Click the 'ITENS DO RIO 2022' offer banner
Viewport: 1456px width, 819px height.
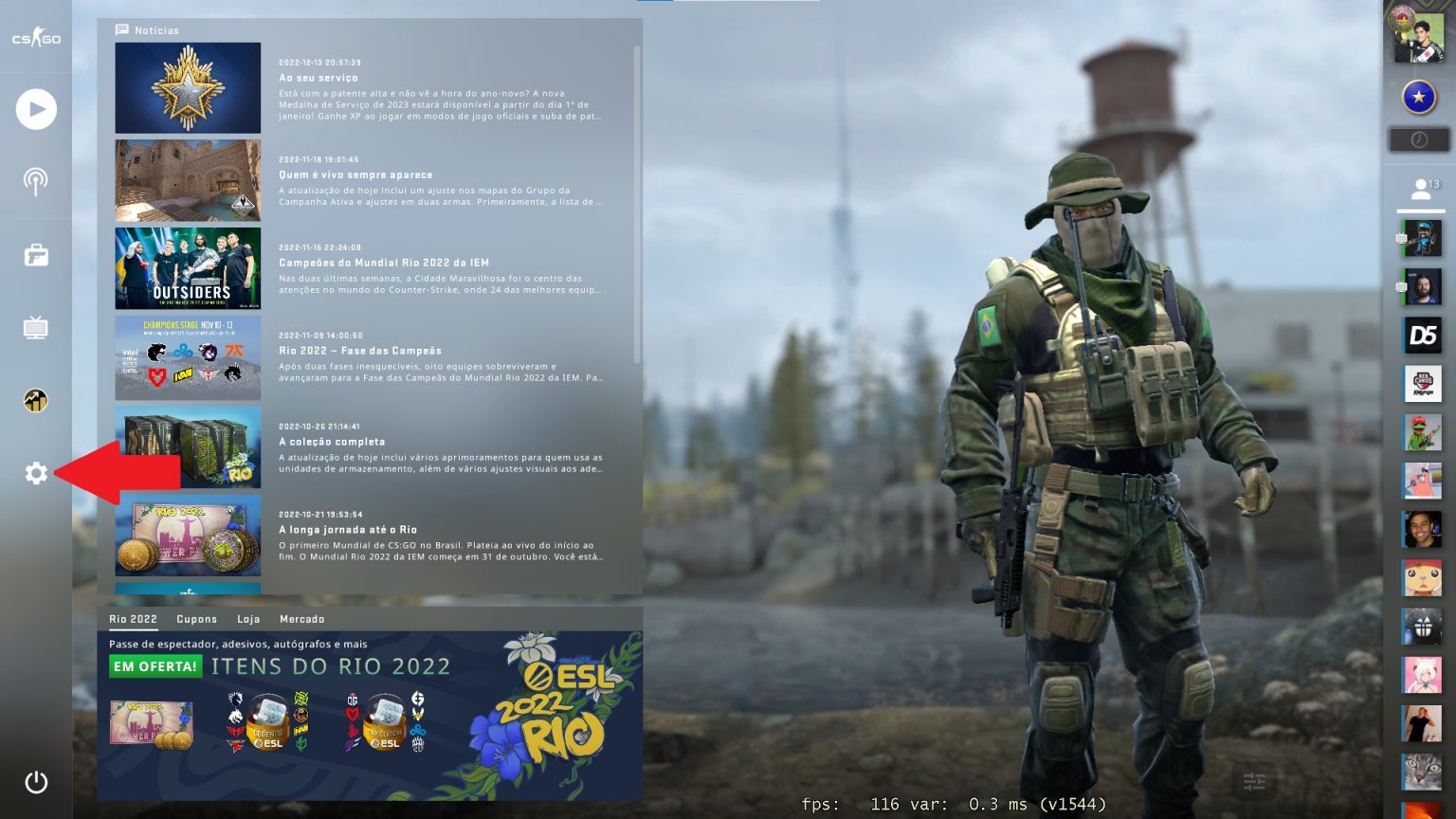tap(329, 666)
